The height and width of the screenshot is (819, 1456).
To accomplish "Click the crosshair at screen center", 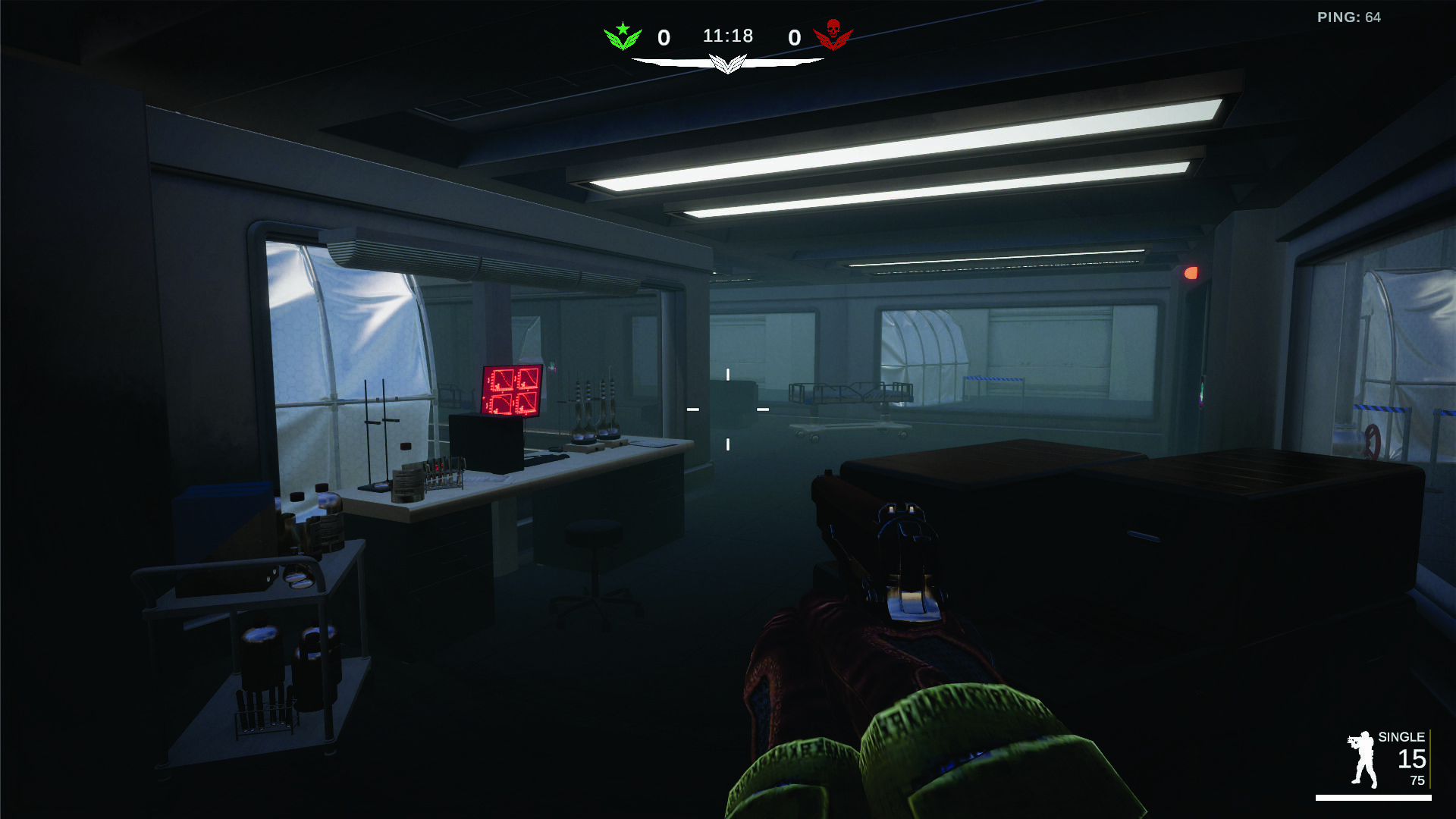I will coord(728,409).
